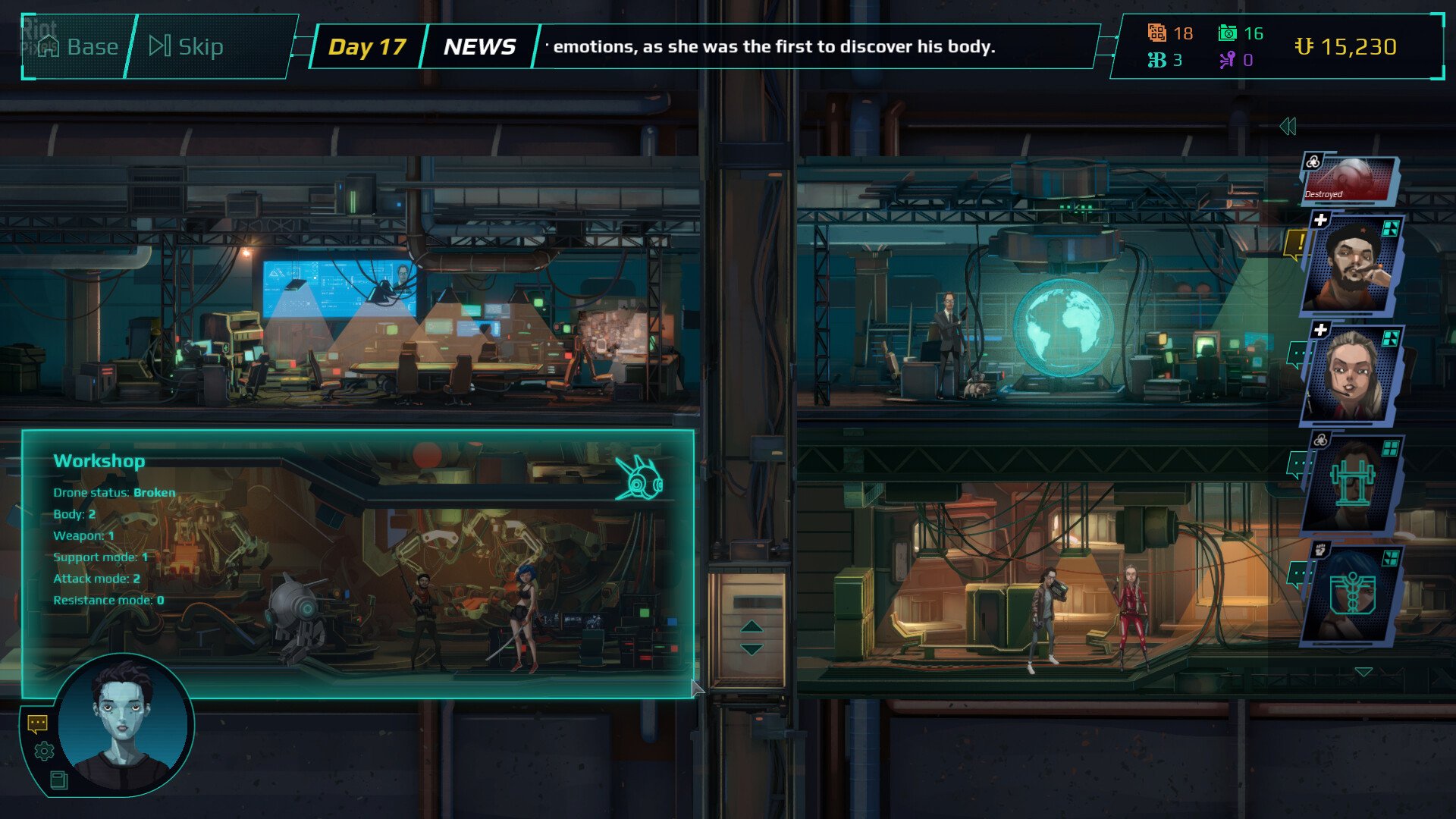
Task: Collapse the agent roster with double-arrow
Action: (x=1288, y=127)
